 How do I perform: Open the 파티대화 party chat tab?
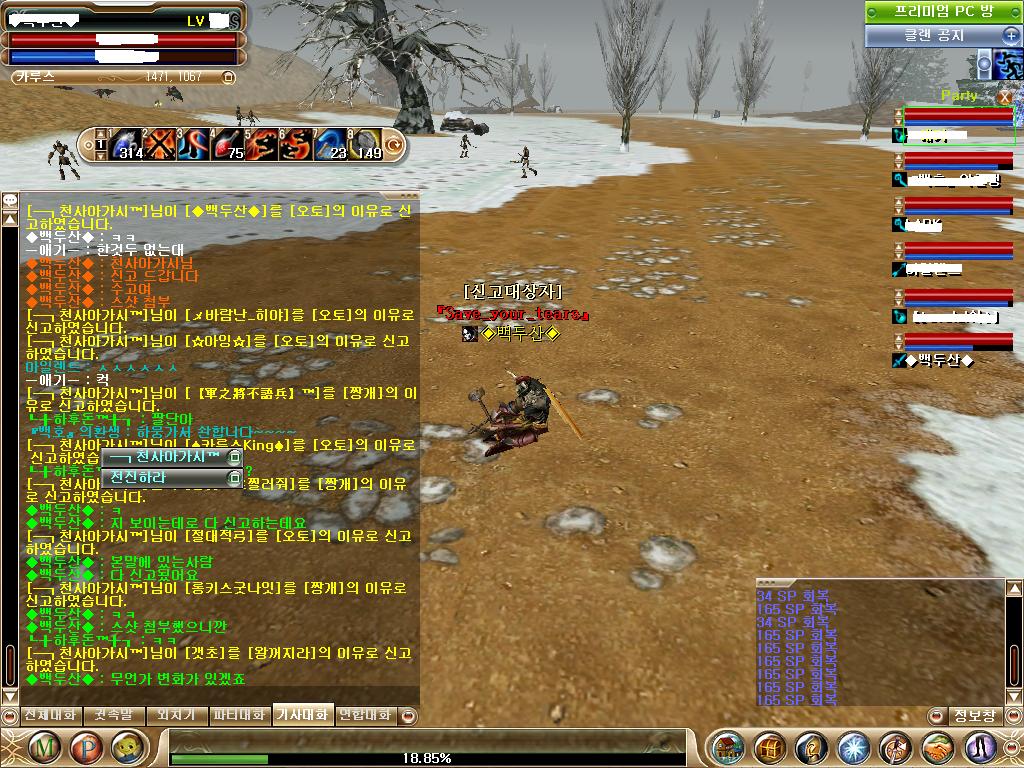click(x=240, y=716)
